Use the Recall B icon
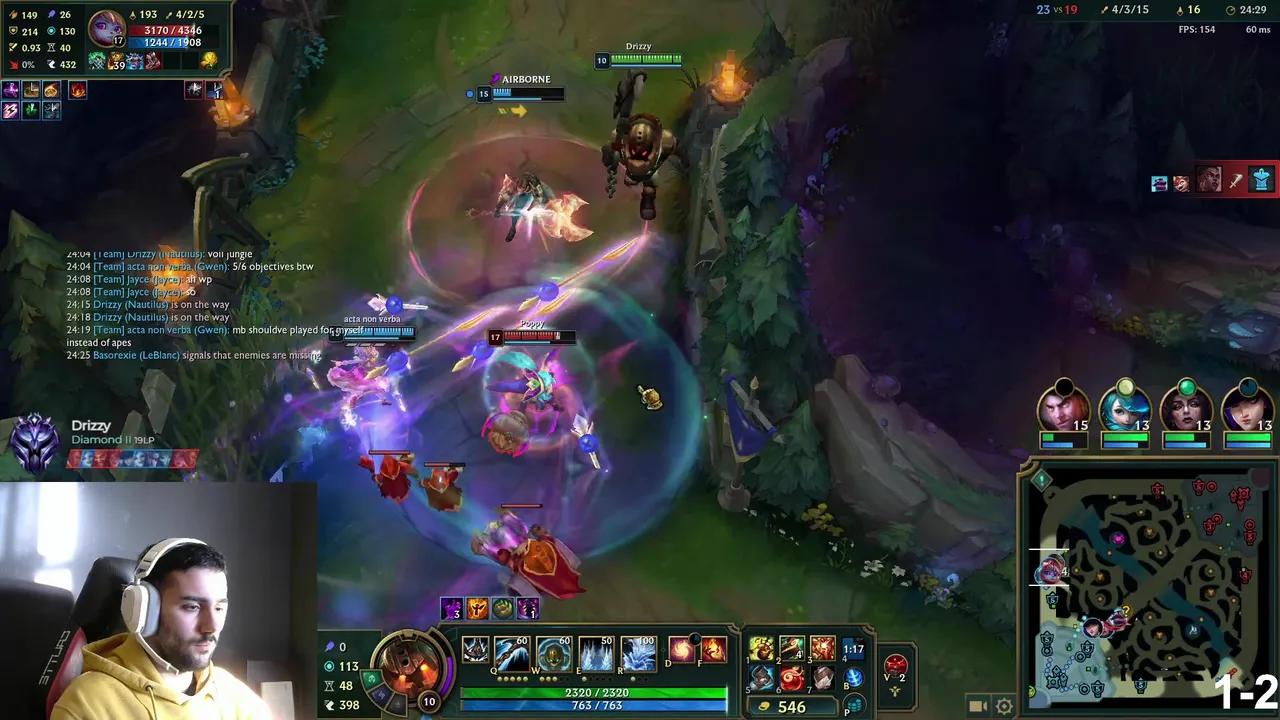 coord(854,677)
